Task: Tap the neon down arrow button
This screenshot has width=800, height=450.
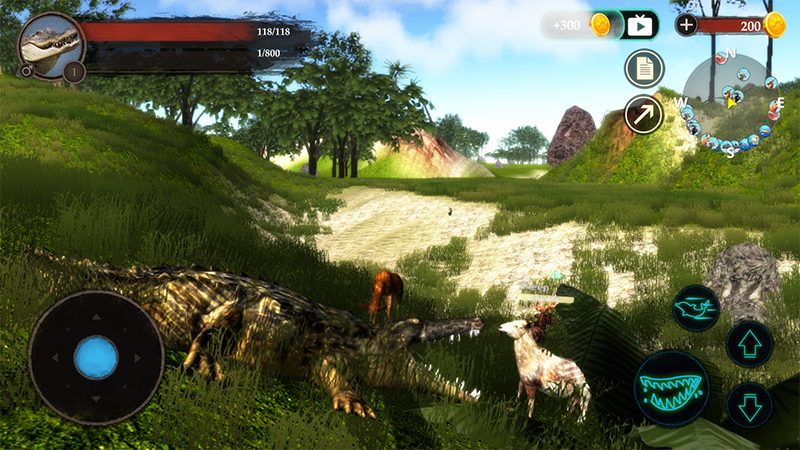Action: [x=749, y=406]
